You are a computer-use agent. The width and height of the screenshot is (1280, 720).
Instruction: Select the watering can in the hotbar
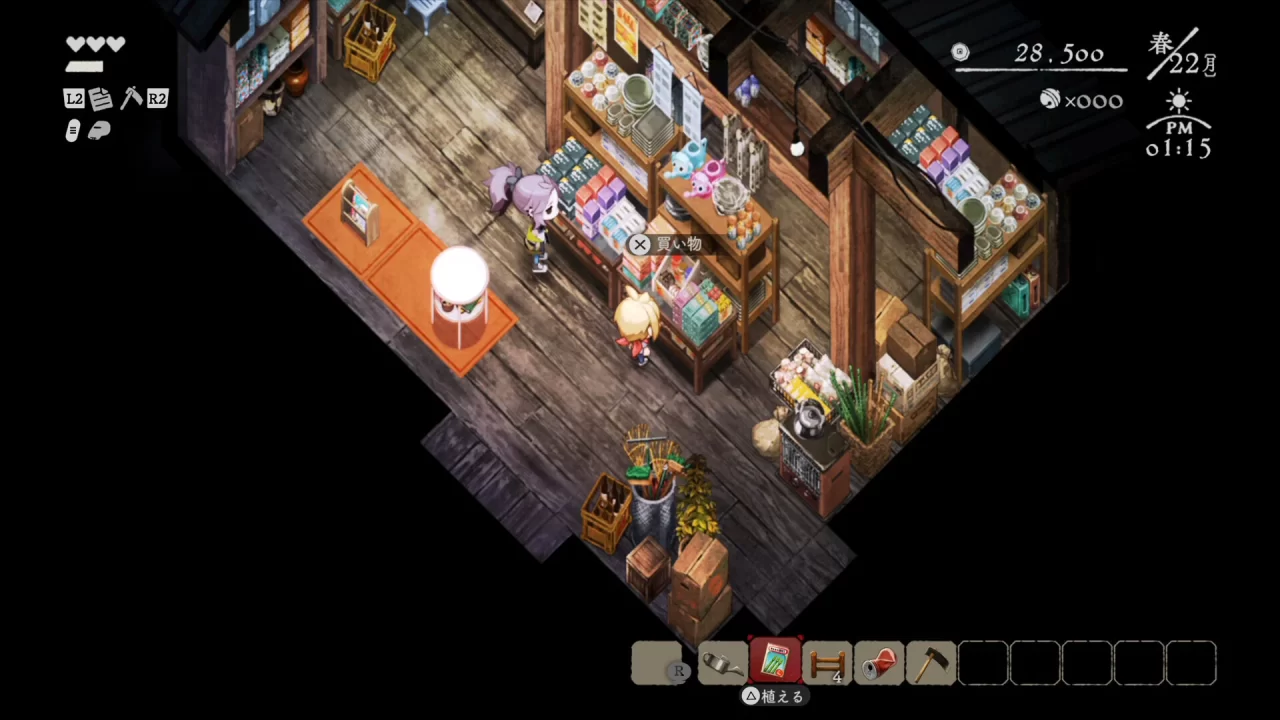[x=722, y=663]
